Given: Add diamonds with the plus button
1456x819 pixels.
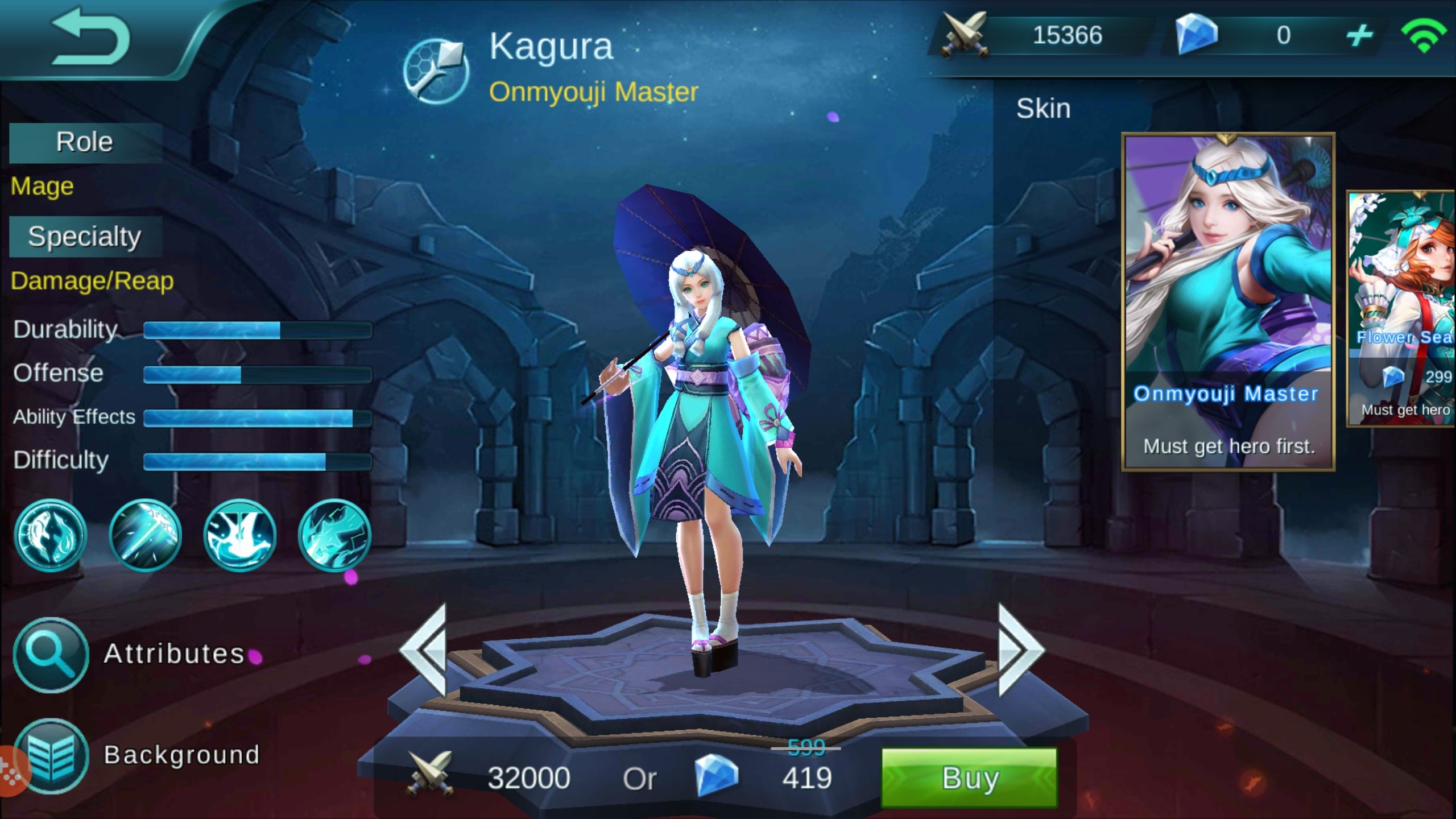Looking at the screenshot, I should coord(1359,36).
